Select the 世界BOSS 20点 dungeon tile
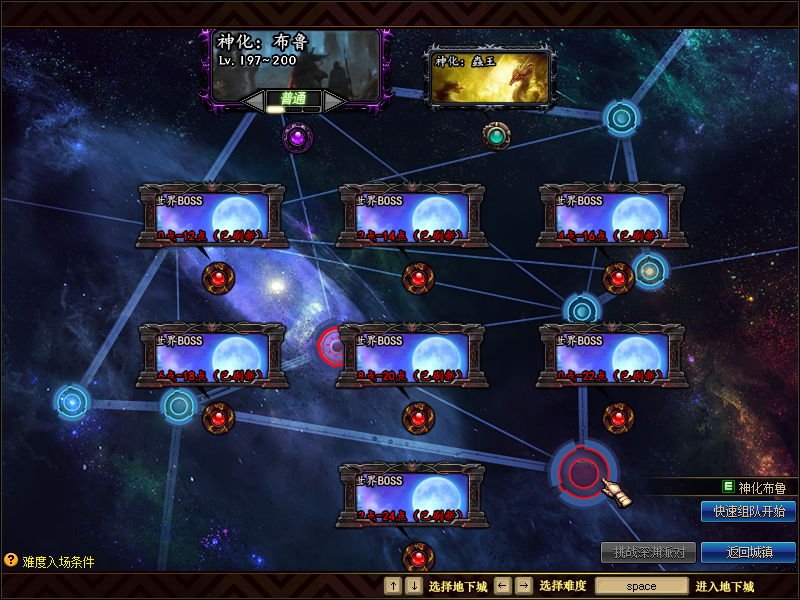Image resolution: width=800 pixels, height=600 pixels. (413, 354)
